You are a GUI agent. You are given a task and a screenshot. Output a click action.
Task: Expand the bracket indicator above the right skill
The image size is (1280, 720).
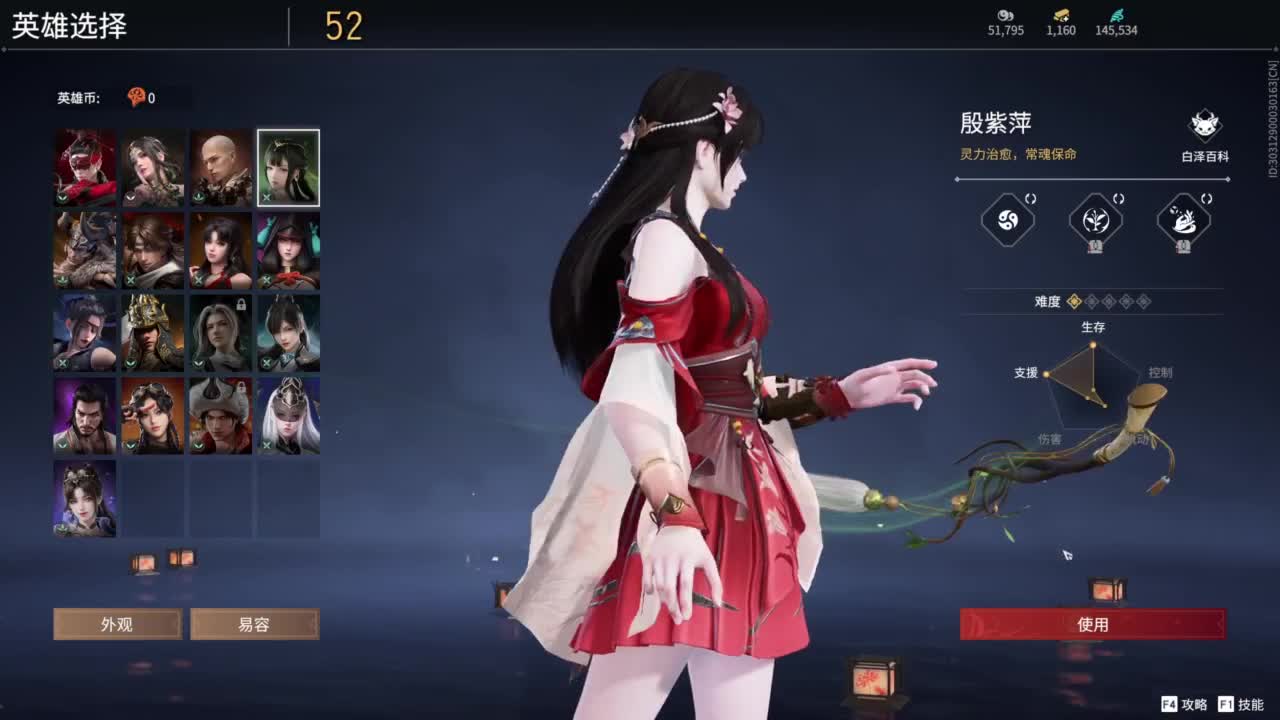pos(1205,199)
